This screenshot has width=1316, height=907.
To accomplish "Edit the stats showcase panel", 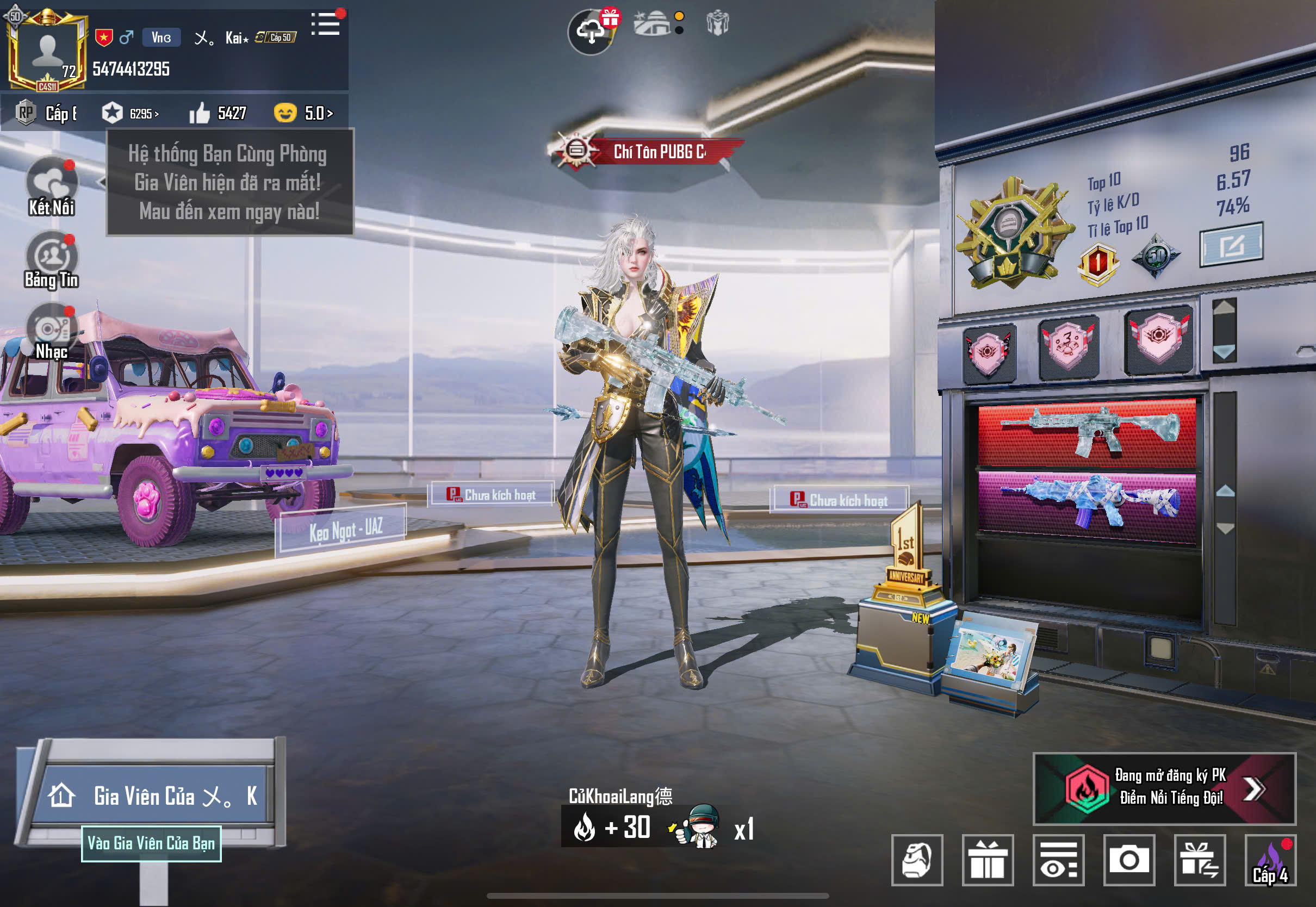I will point(1231,245).
